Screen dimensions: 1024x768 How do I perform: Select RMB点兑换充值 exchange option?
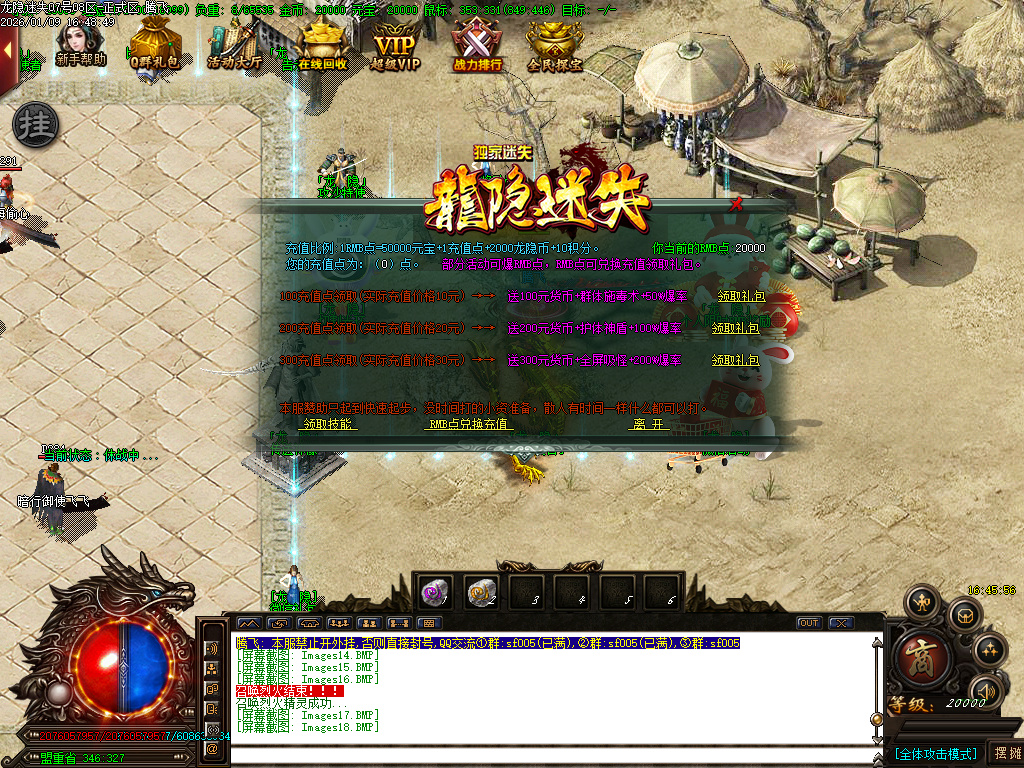[x=469, y=424]
